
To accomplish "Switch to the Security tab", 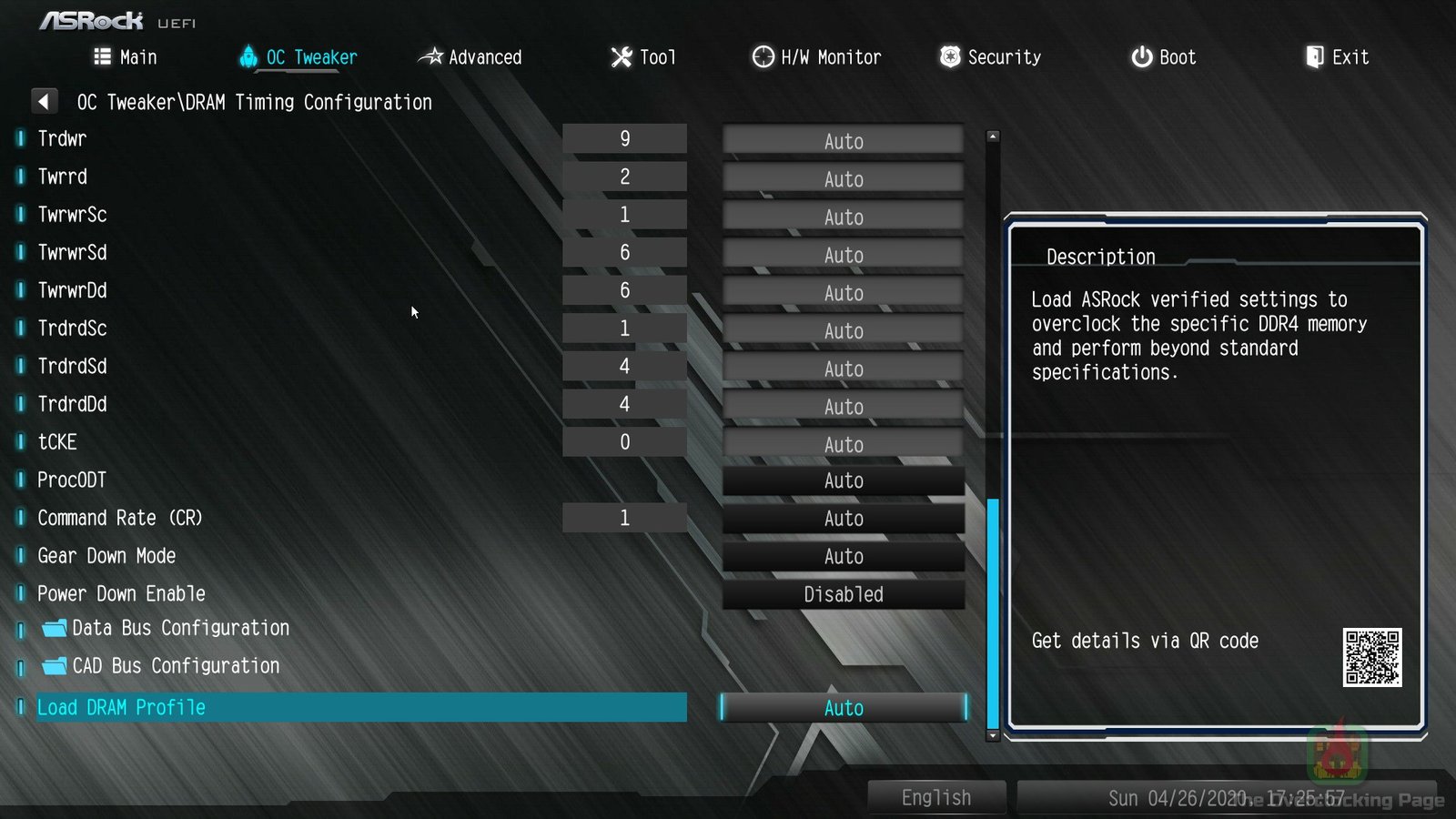I will tap(990, 57).
